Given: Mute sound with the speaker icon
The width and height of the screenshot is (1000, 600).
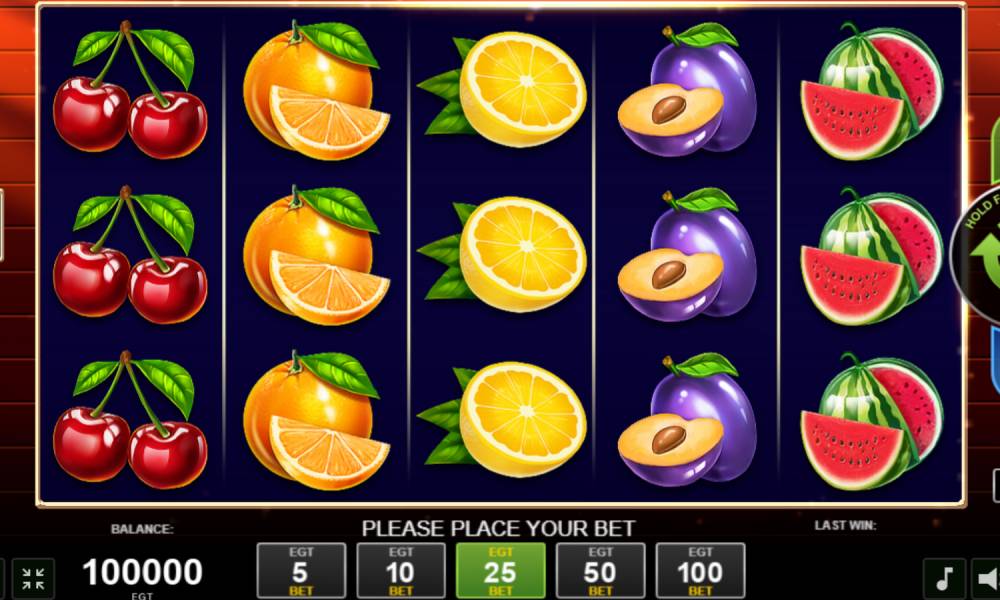Looking at the screenshot, I should (x=987, y=578).
